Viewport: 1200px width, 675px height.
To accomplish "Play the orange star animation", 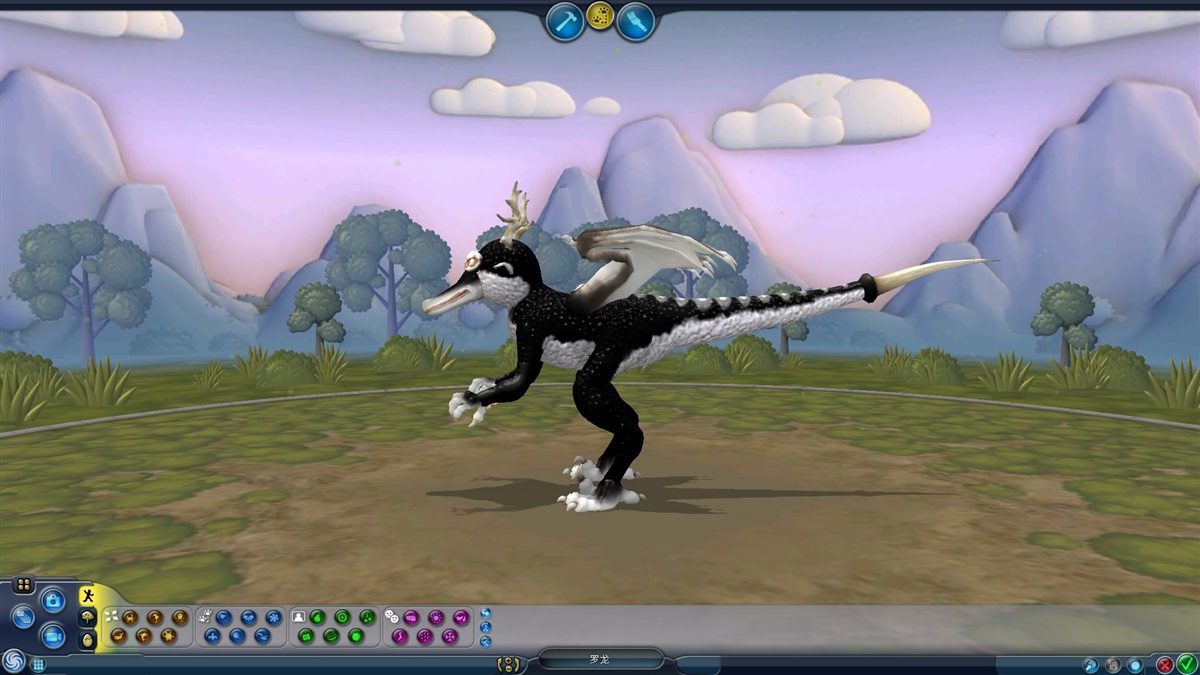I will [168, 635].
